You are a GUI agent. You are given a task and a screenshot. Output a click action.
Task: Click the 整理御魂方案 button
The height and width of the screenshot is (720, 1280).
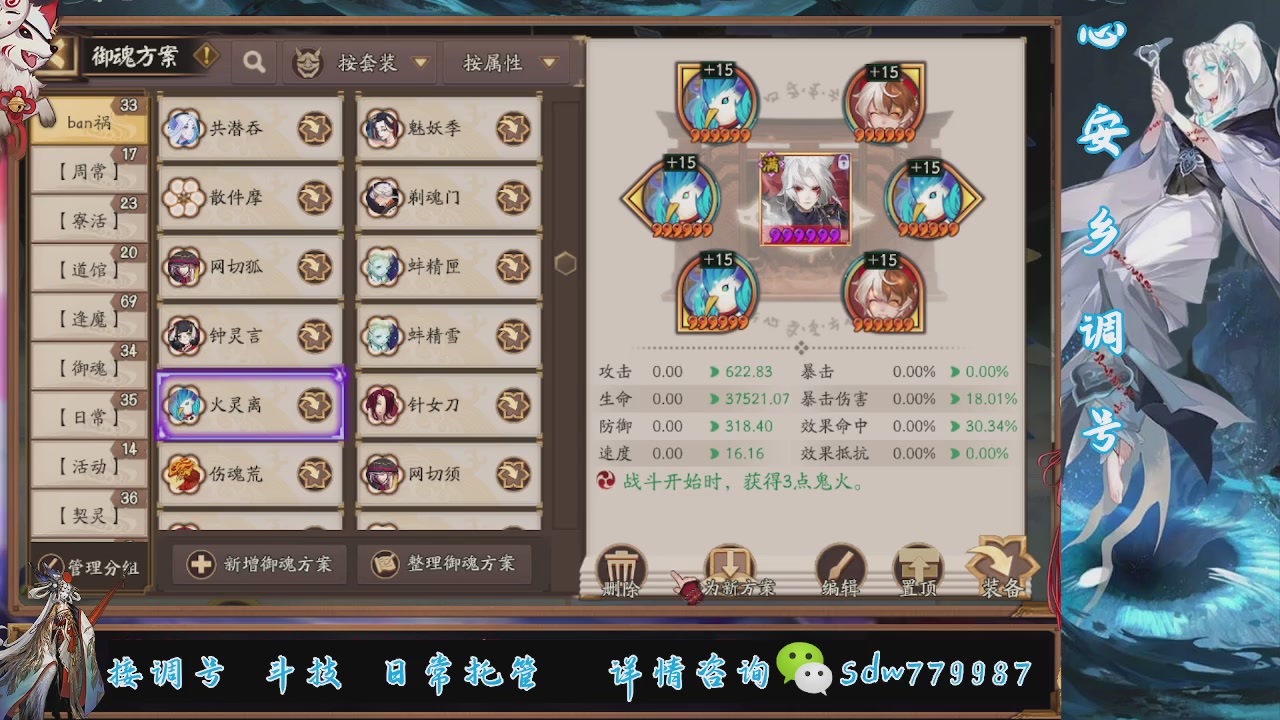pyautogui.click(x=447, y=564)
